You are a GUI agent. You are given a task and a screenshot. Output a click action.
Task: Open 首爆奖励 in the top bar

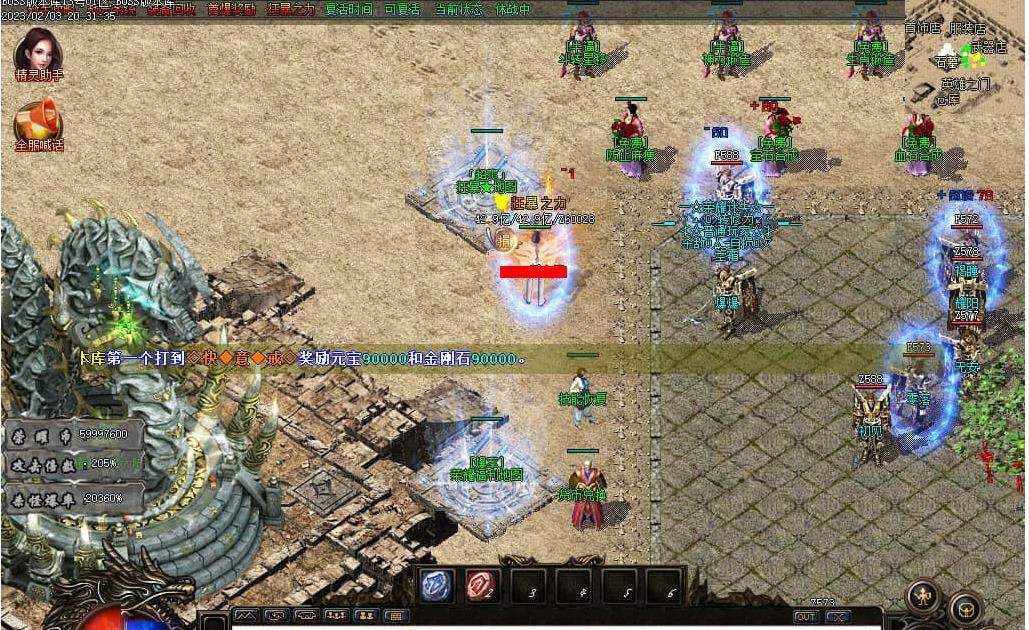point(231,9)
